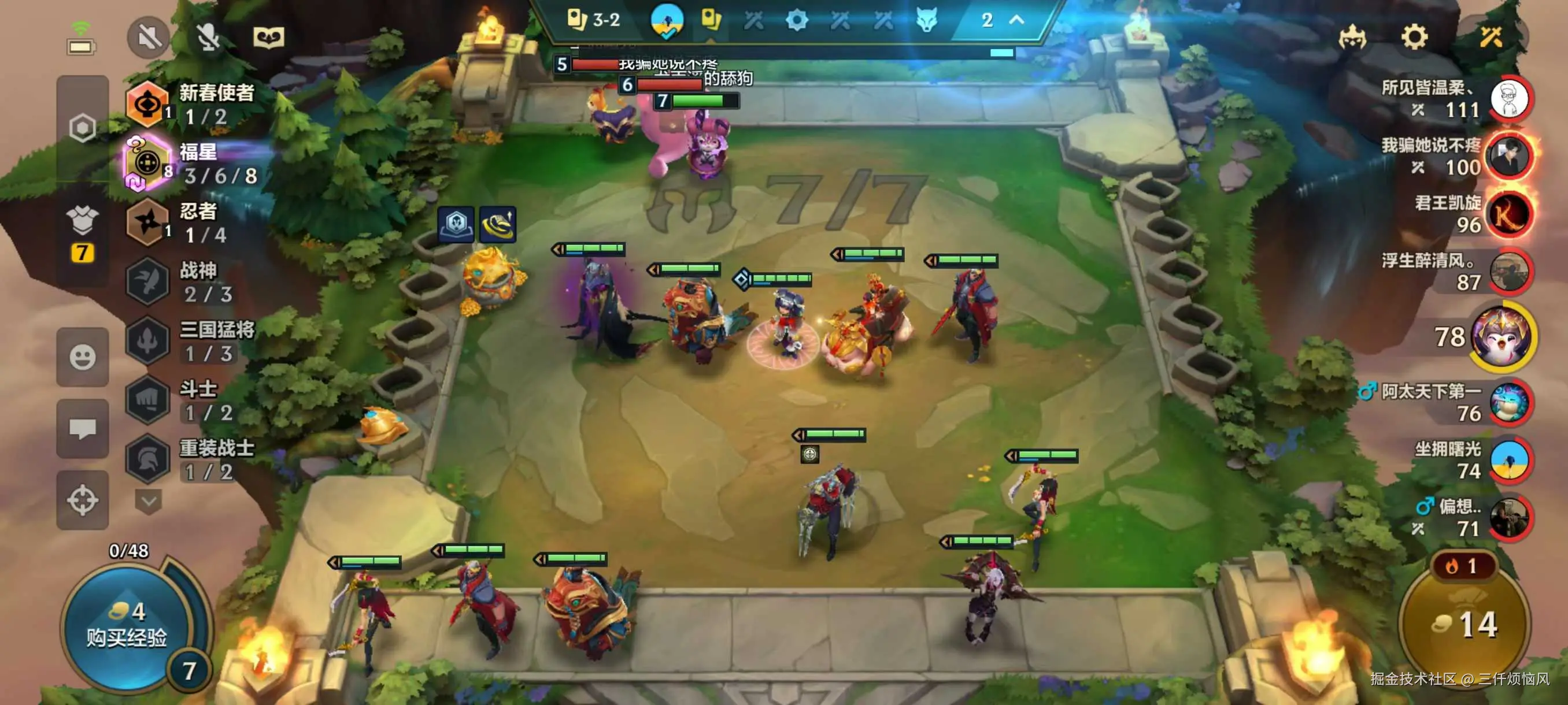Toggle the muted microphone icon
This screenshot has width=1568, height=705.
point(208,37)
